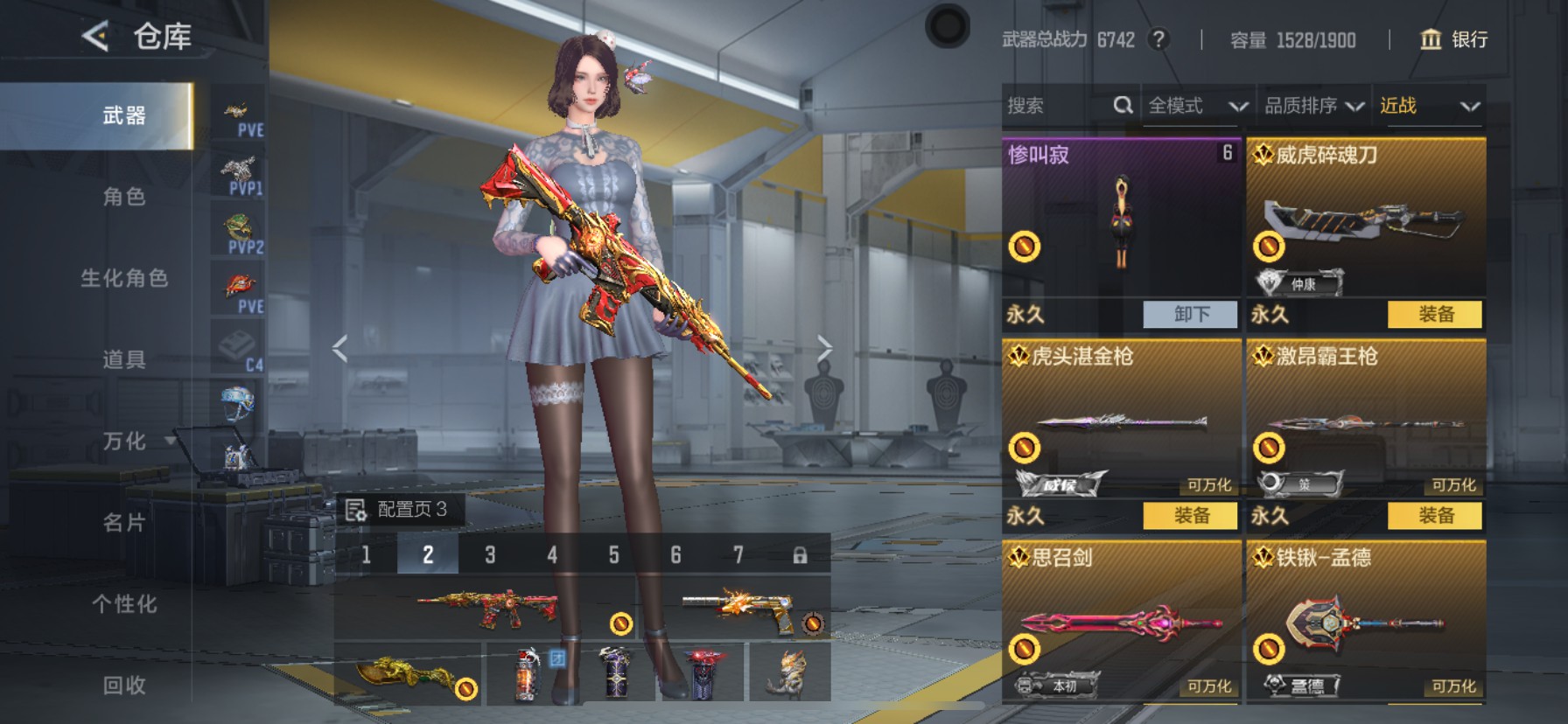The height and width of the screenshot is (724, 1568).
Task: Switch to the 角色 tab
Action: click(123, 197)
